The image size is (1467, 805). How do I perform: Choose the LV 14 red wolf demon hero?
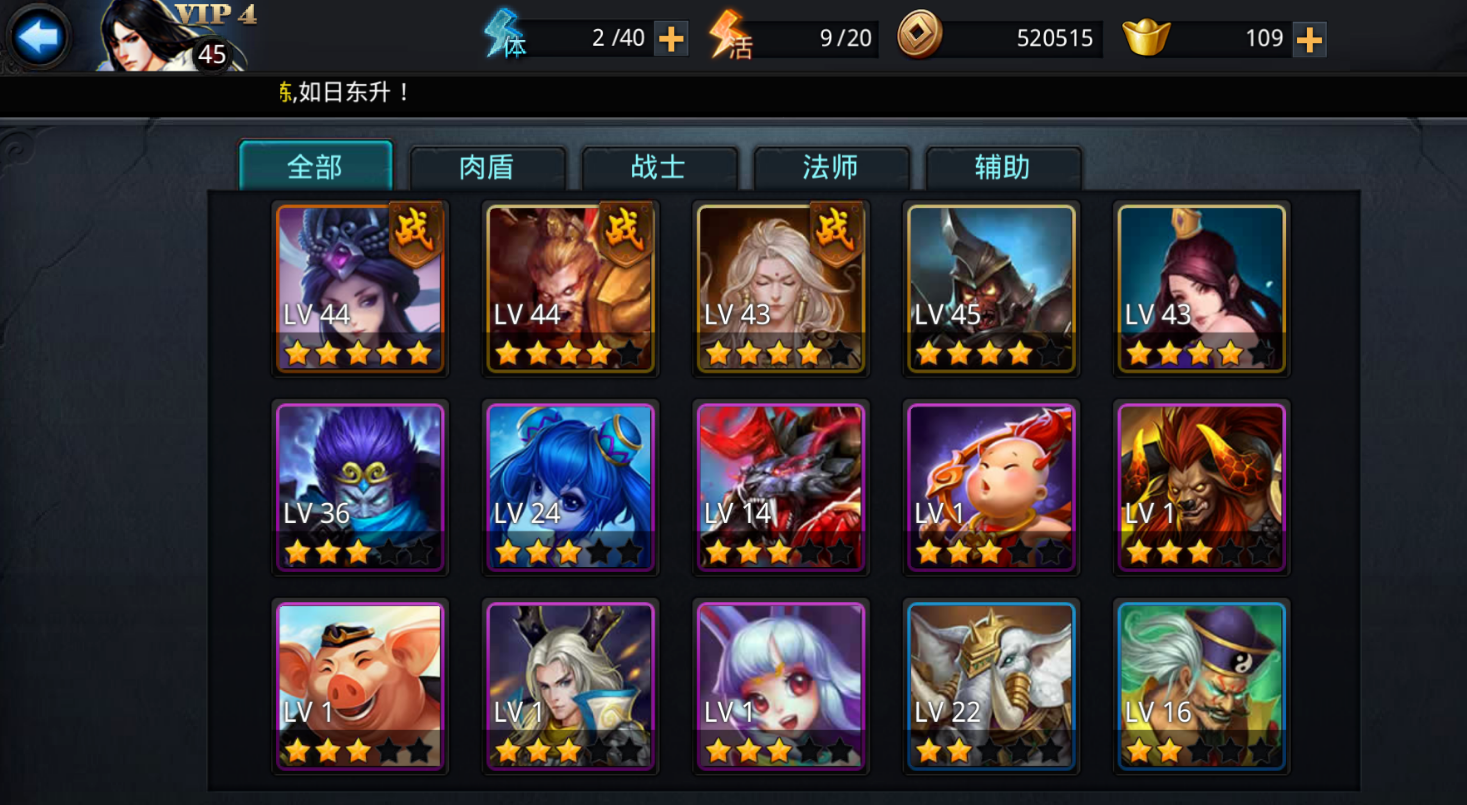(x=780, y=487)
